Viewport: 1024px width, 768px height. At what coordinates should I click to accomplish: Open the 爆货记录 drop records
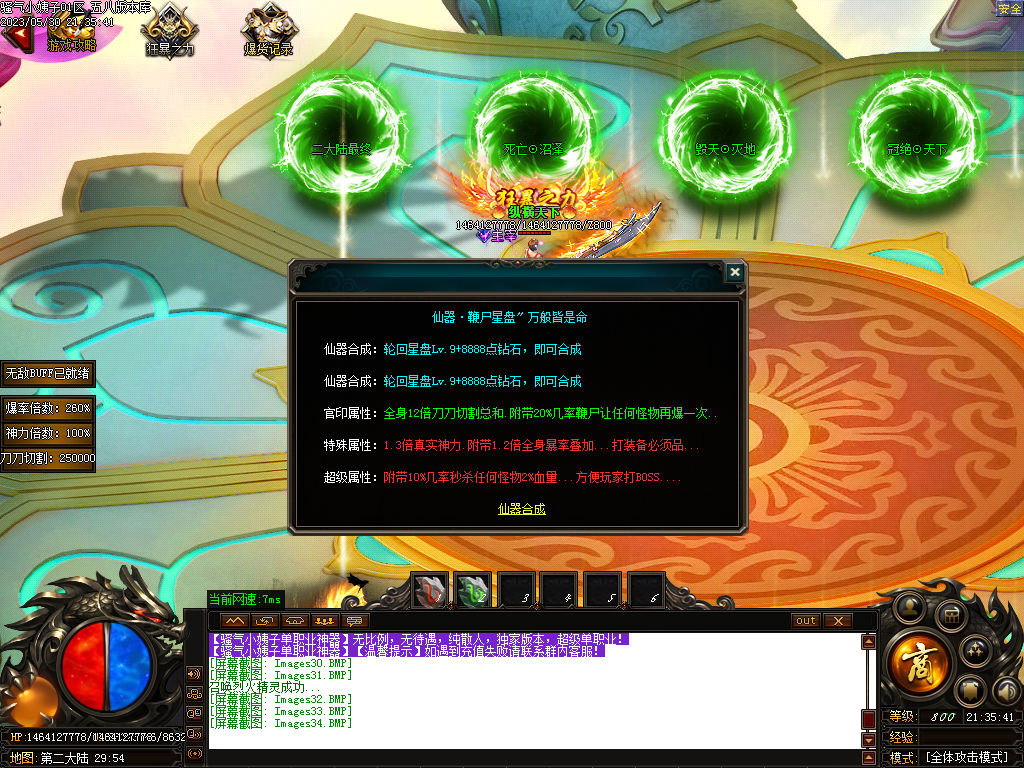268,30
